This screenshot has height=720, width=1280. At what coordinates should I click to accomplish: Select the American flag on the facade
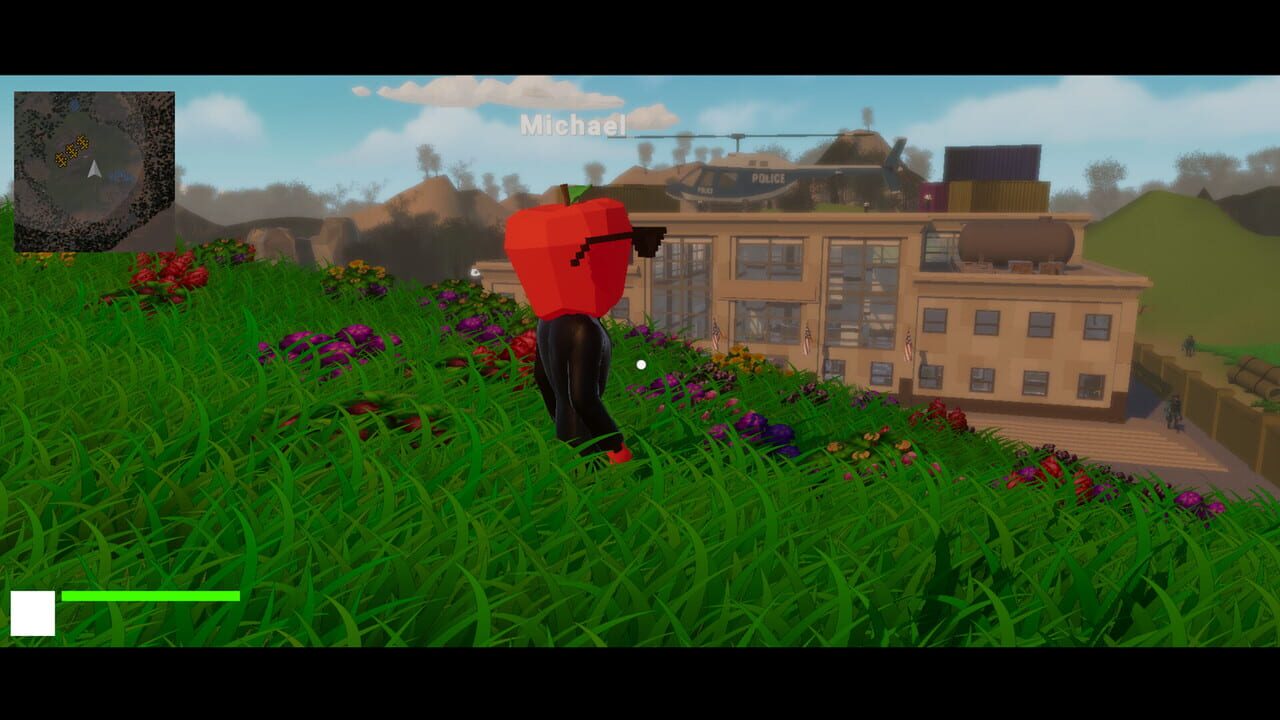(x=716, y=335)
